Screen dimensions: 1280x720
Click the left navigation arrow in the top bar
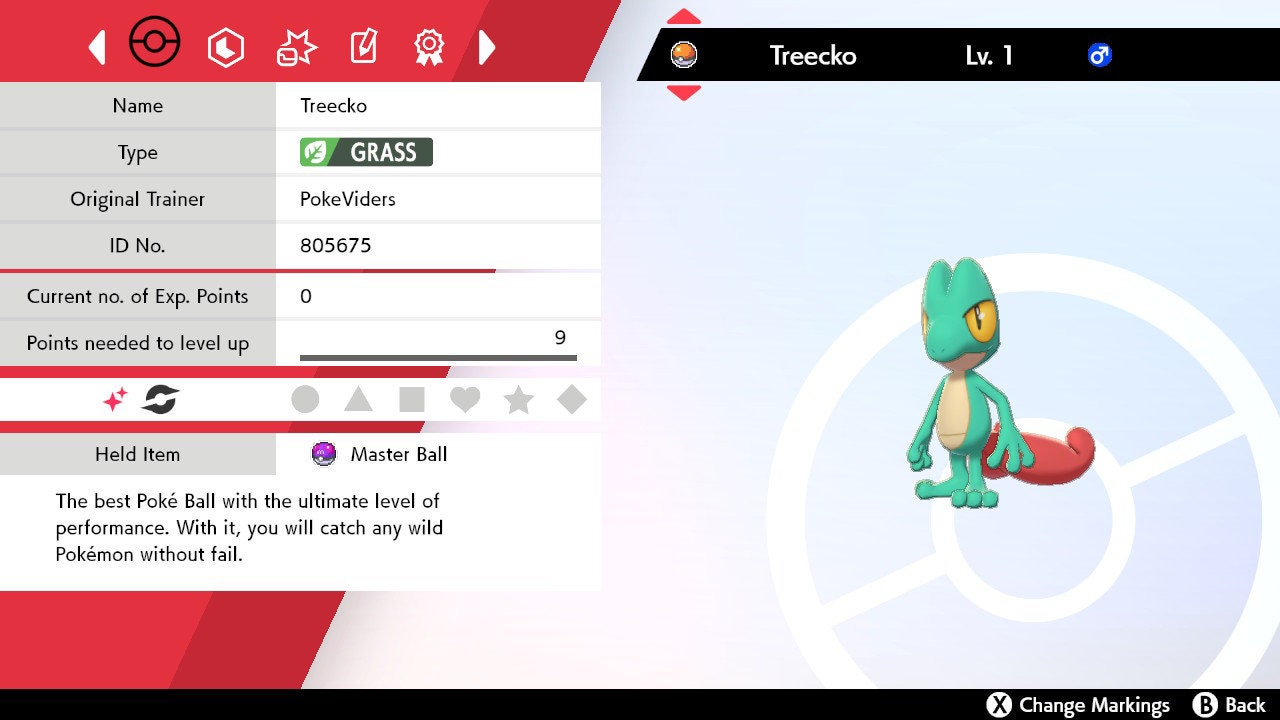click(x=97, y=45)
